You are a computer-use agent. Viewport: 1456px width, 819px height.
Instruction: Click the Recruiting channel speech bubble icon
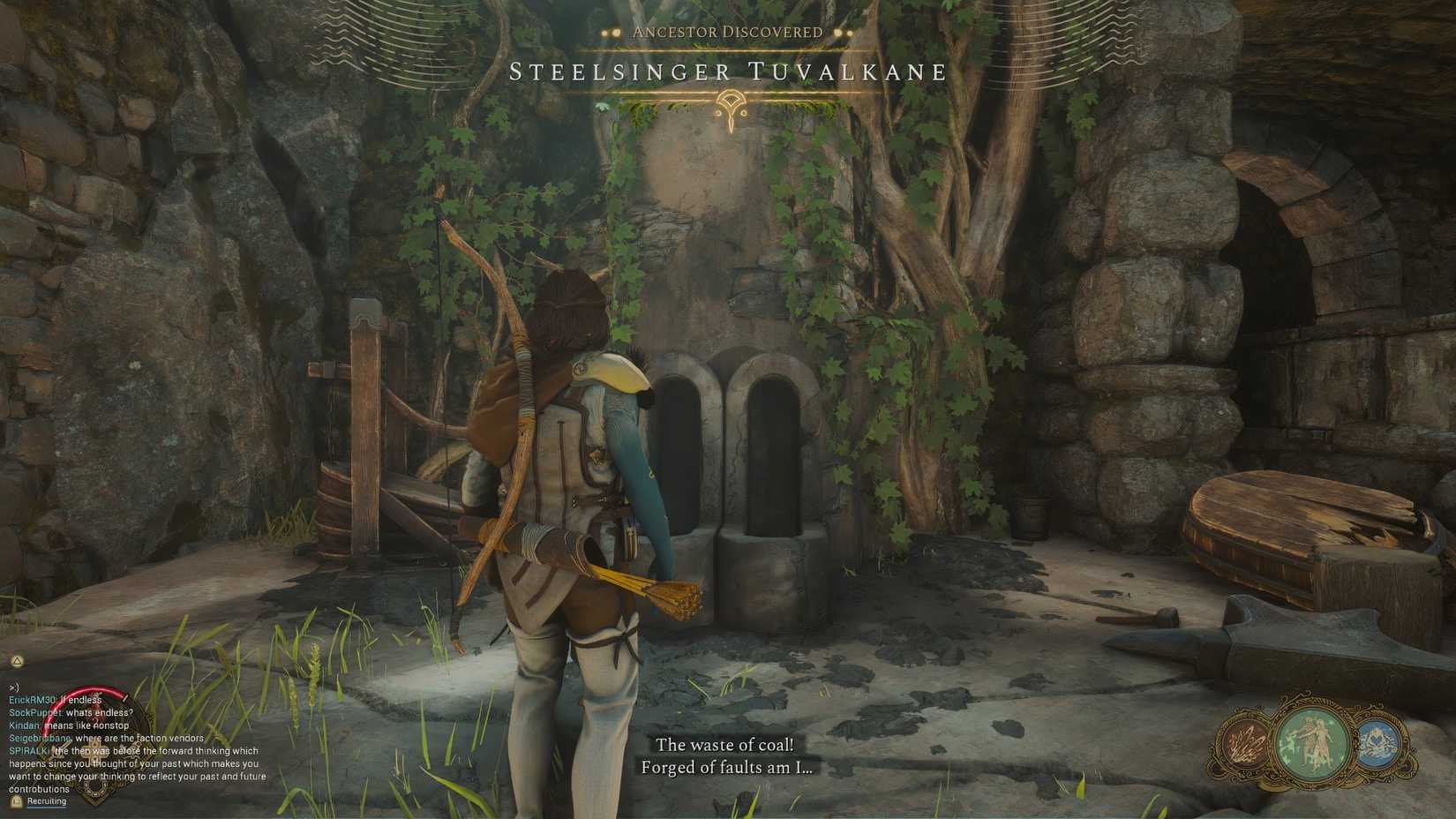16,801
